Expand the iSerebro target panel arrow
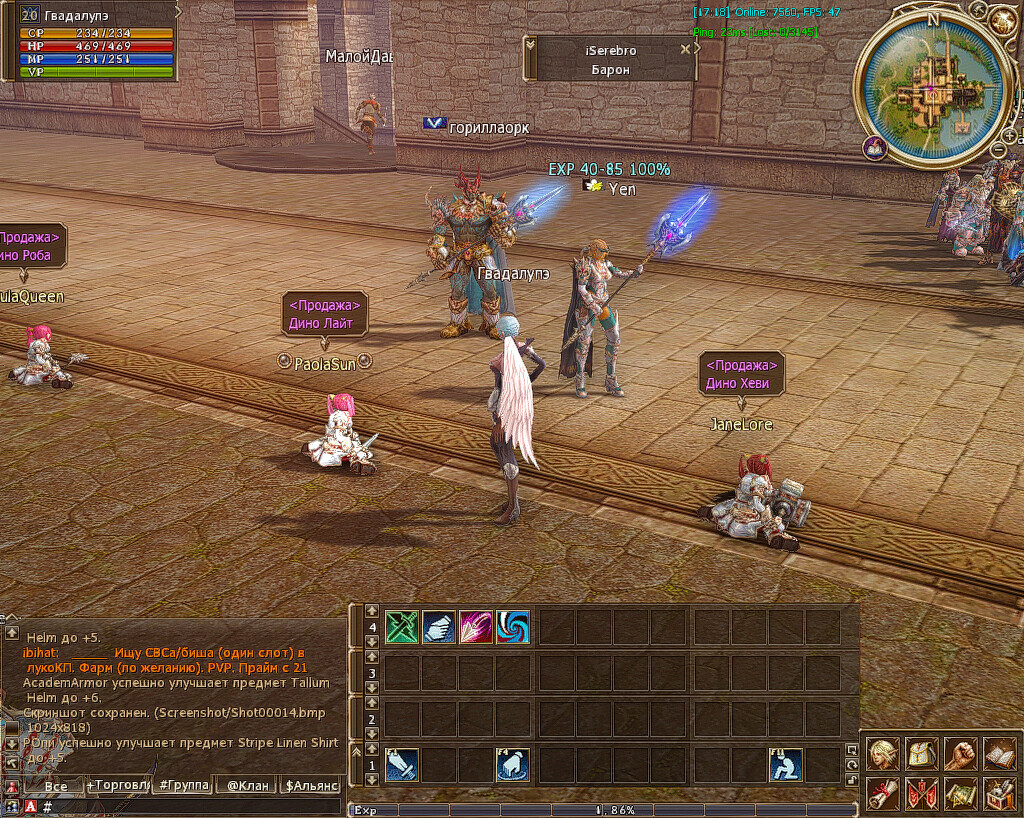Screen dimensions: 1024x818 [531, 46]
